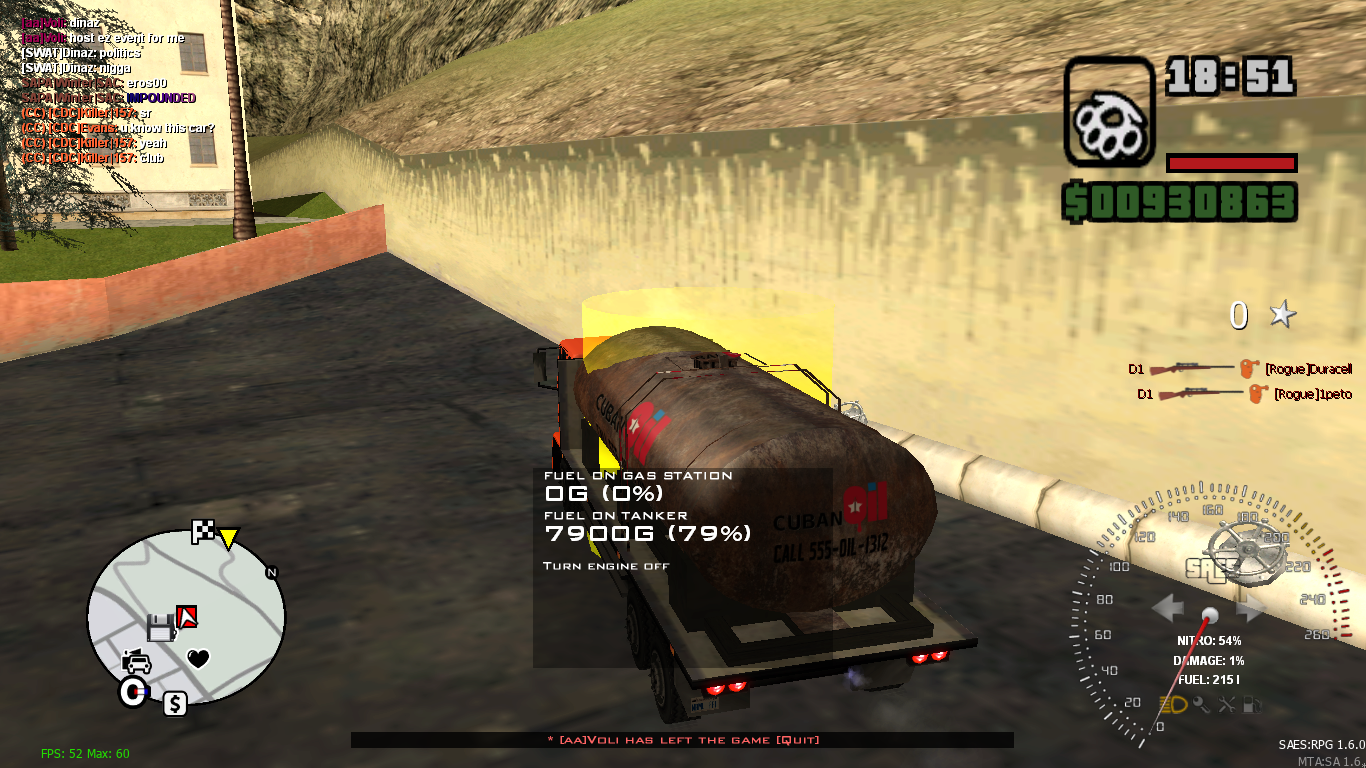
Task: Click the red health bar
Action: click(x=1232, y=163)
